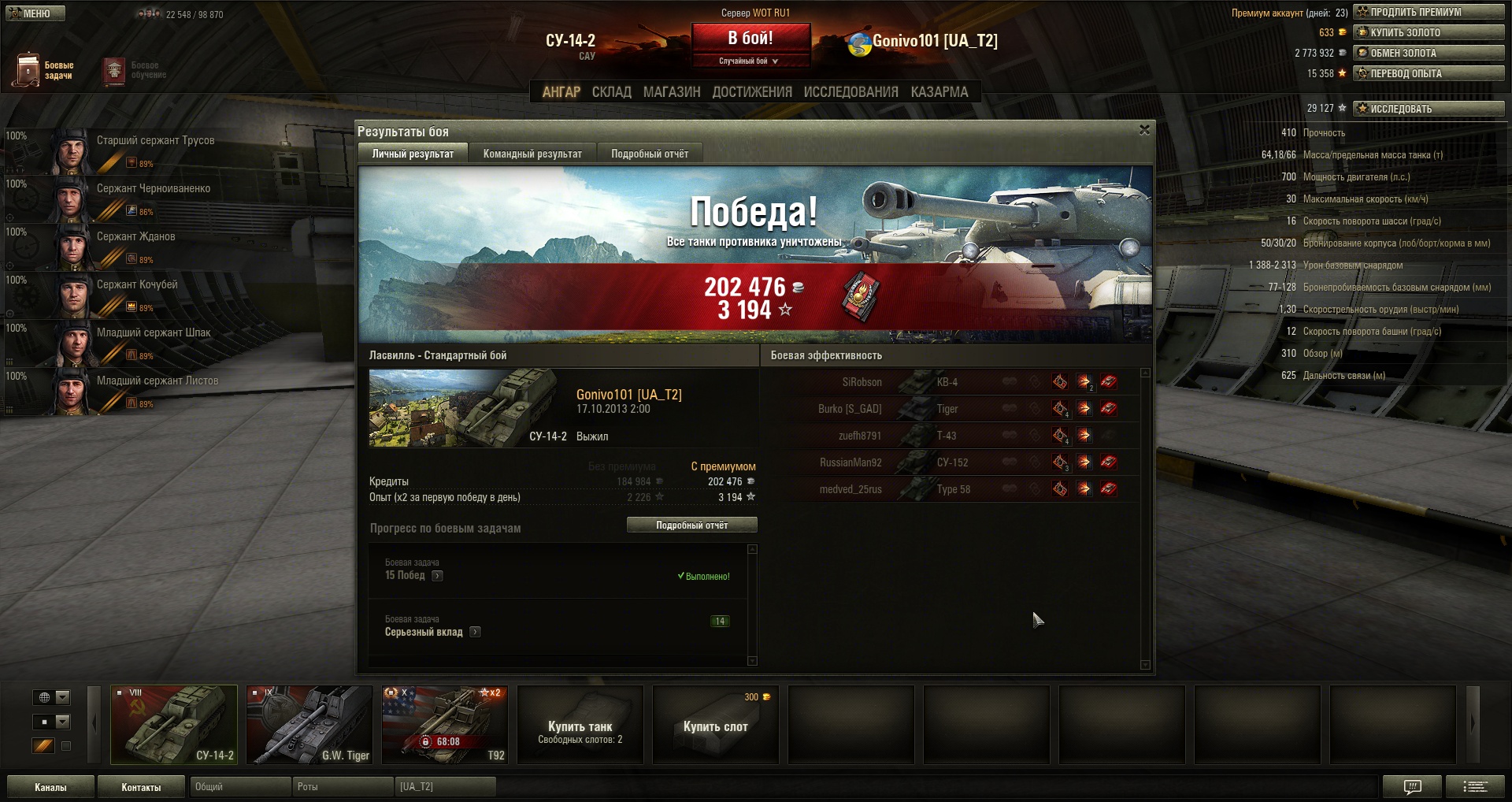Open ОБМЕН ЗОЛОТА exchange
1512x802 pixels.
[1429, 53]
